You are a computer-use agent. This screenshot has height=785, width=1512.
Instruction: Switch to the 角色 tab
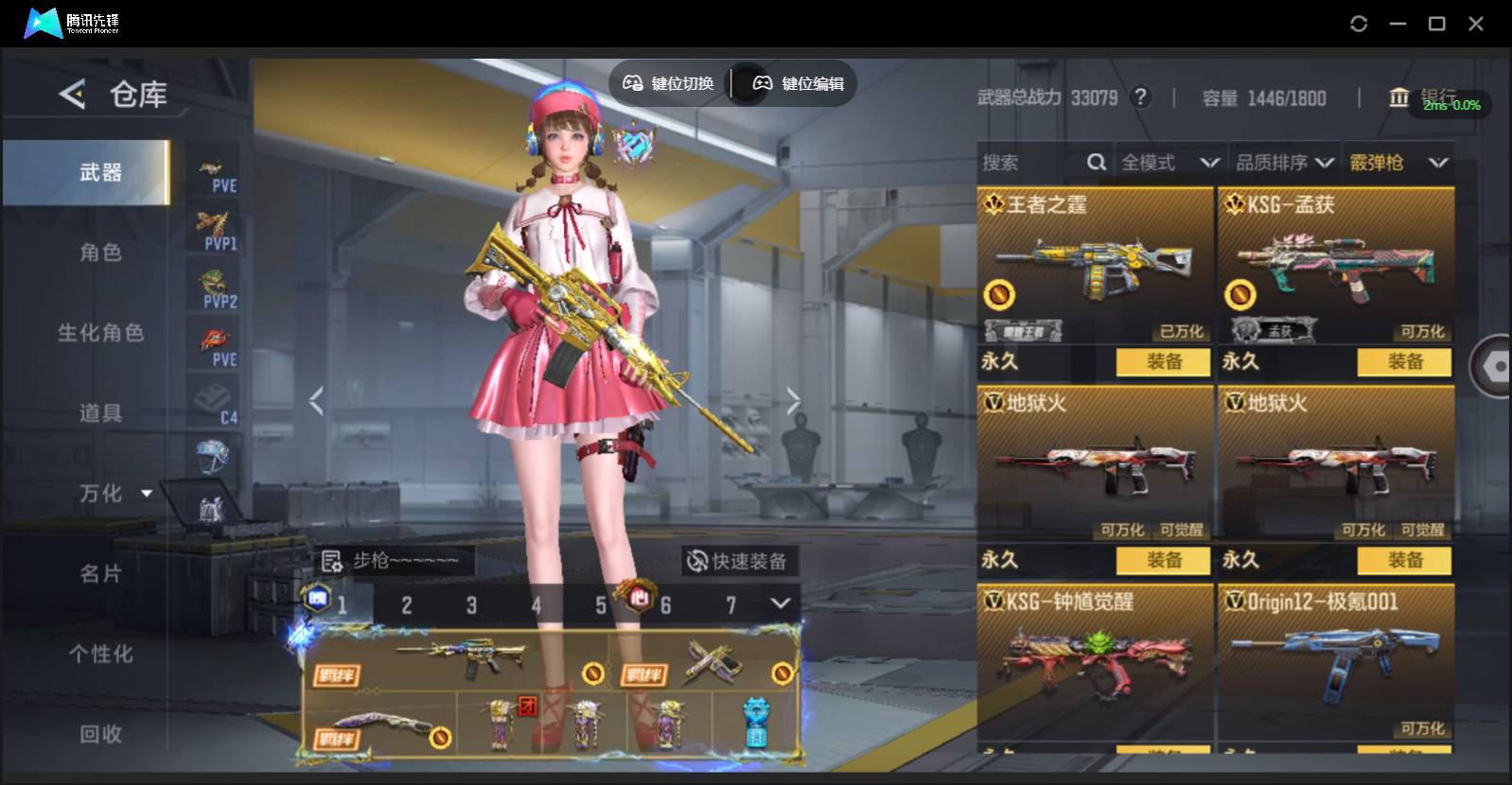click(100, 253)
